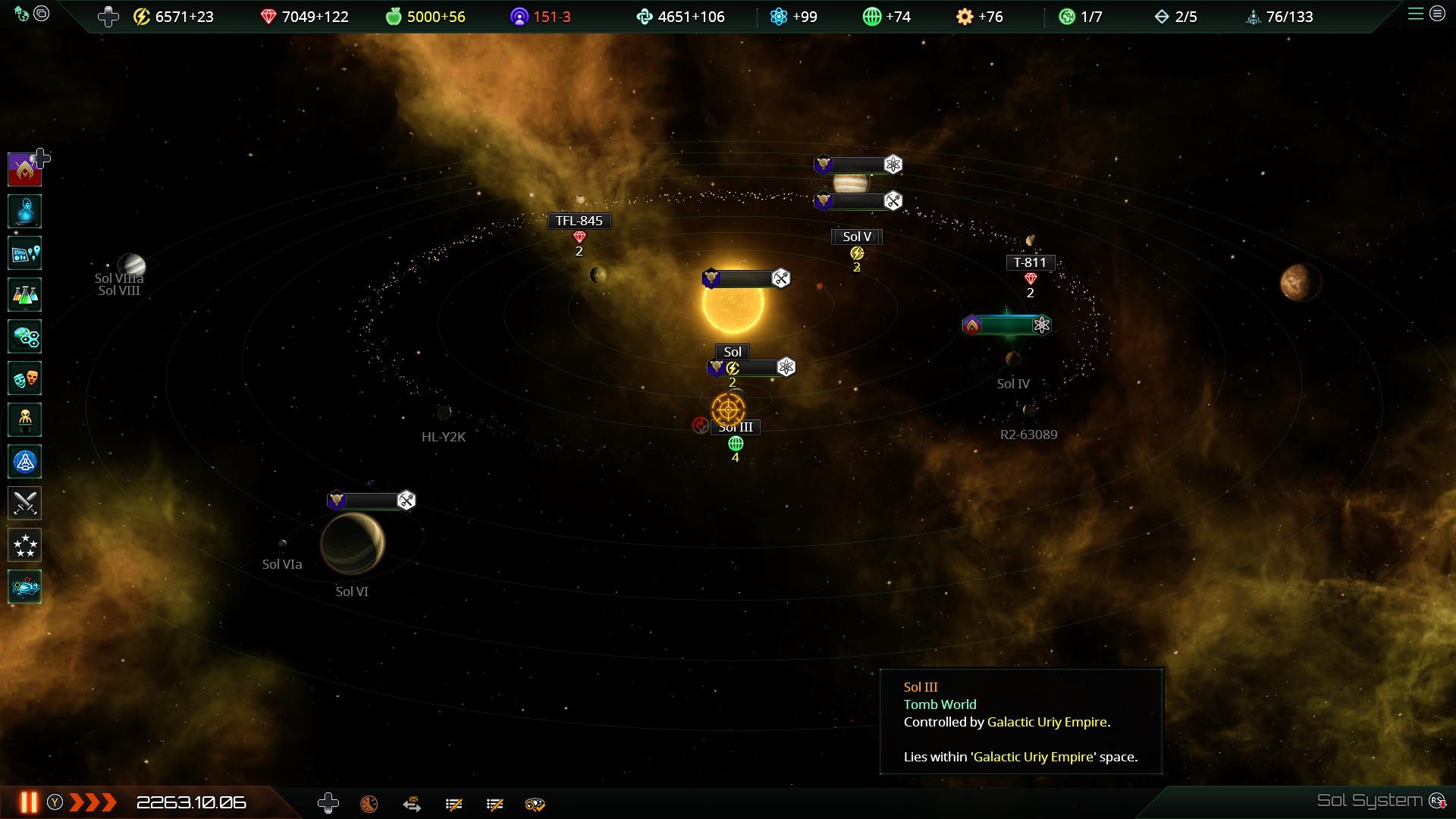1456x819 pixels.
Task: Open the Expansion Planner
Action: tap(25, 337)
